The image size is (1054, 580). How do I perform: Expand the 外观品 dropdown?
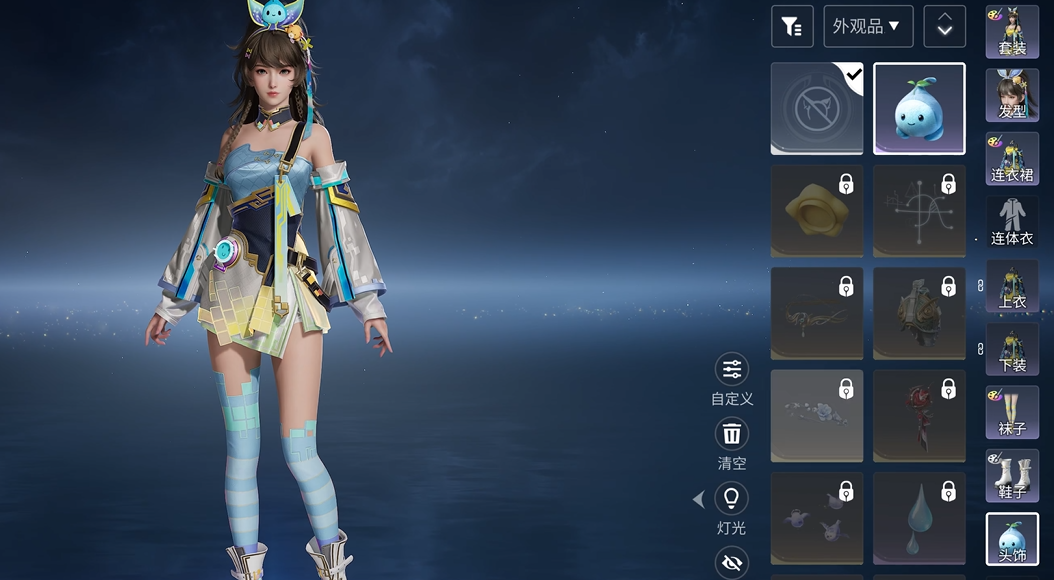tap(867, 27)
